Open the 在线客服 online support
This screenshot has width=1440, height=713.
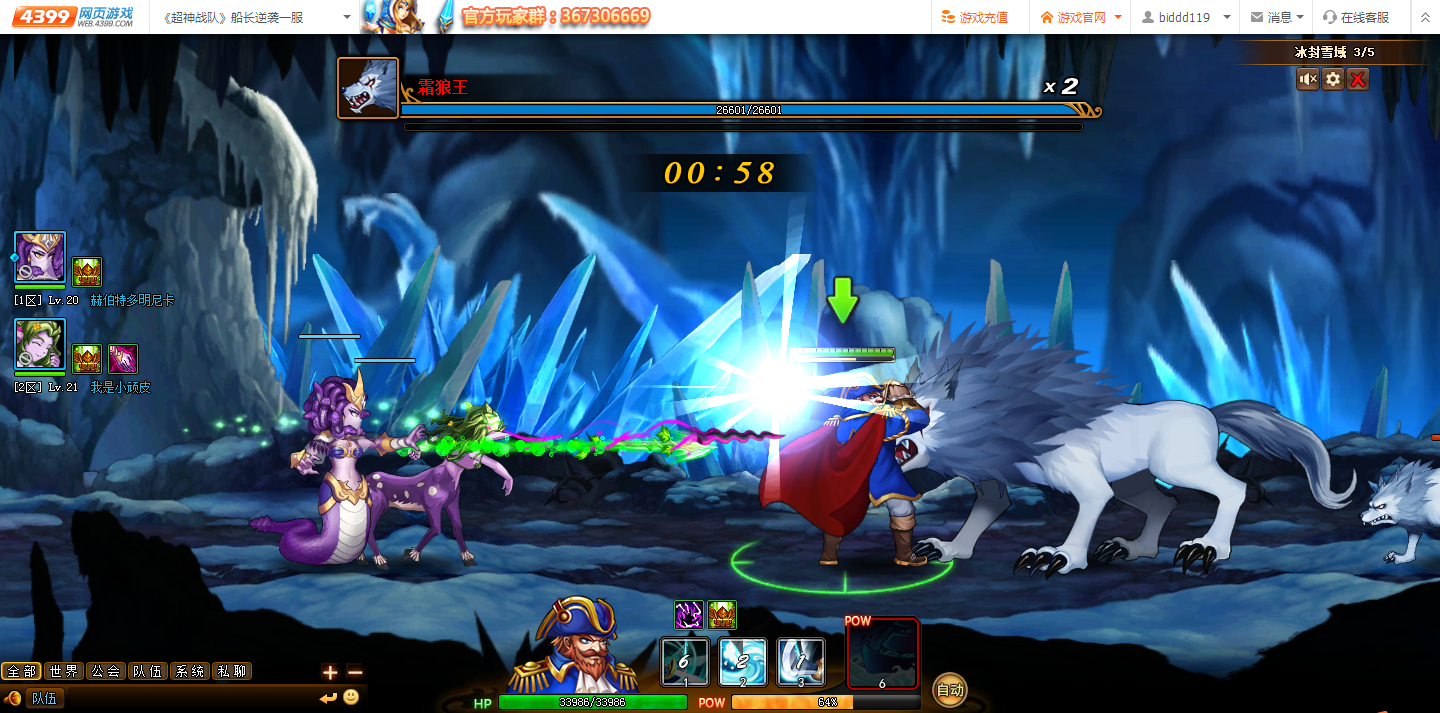(x=1356, y=17)
